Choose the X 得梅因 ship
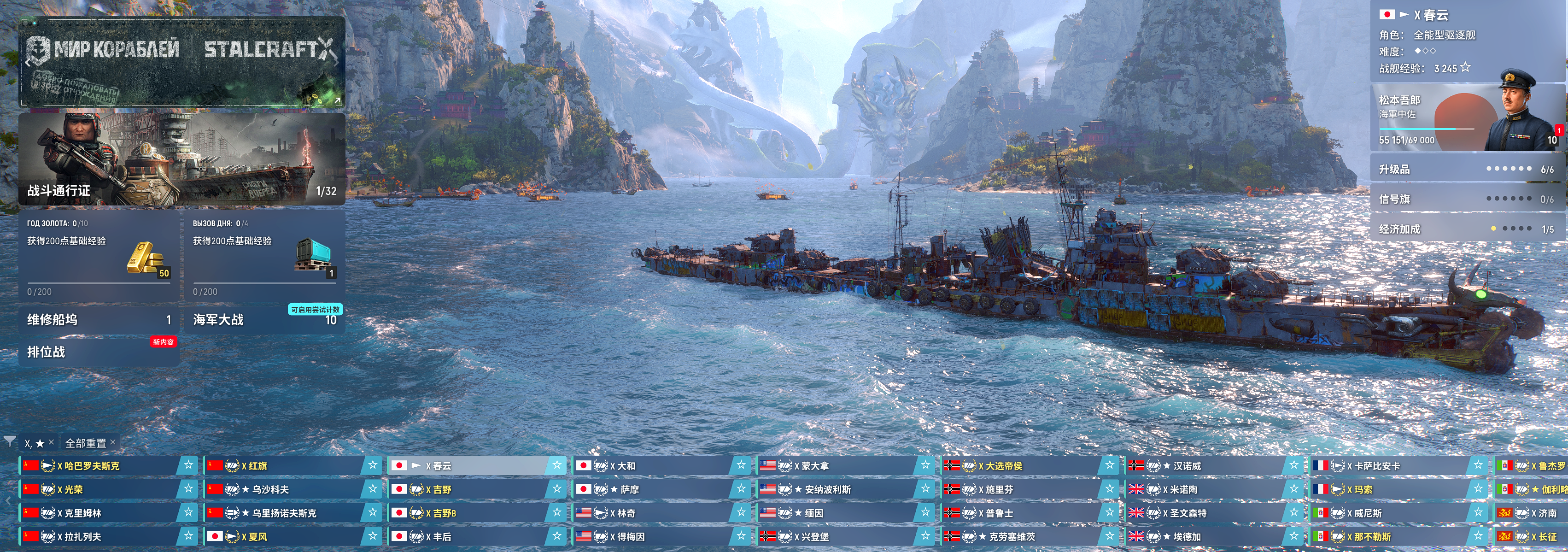 (x=651, y=537)
